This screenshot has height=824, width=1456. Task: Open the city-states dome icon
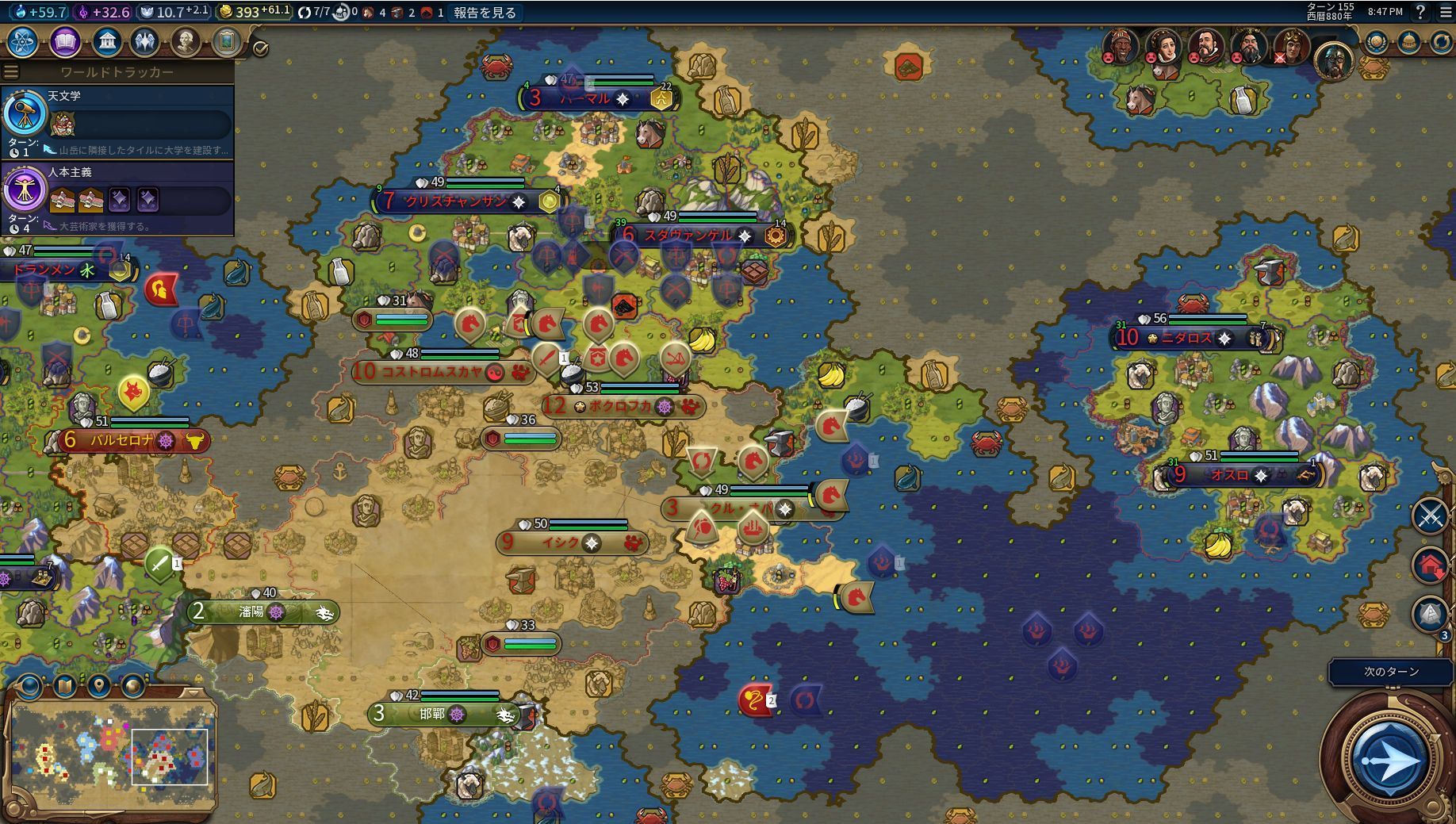(x=1408, y=42)
